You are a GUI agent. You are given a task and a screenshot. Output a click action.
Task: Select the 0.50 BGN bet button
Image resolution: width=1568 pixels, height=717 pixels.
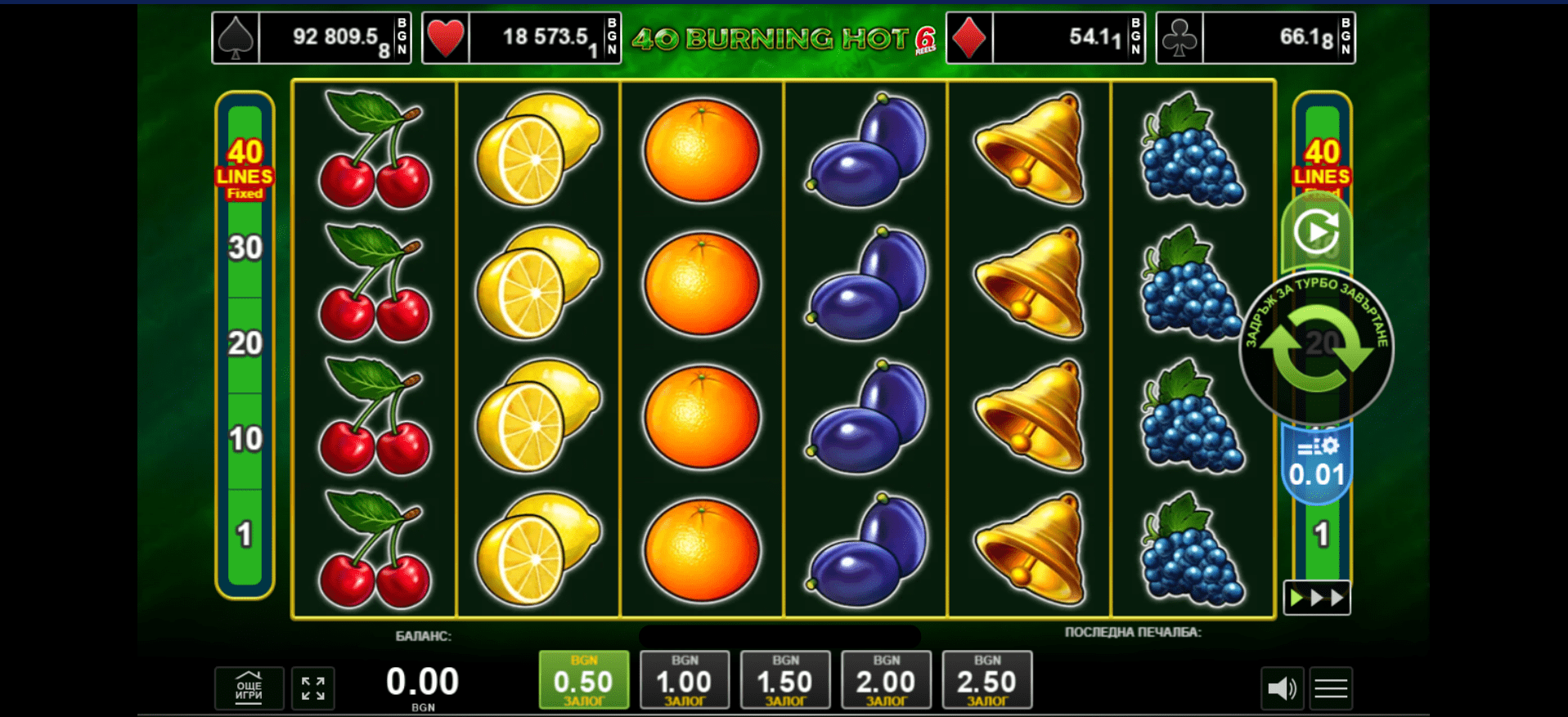coord(583,679)
